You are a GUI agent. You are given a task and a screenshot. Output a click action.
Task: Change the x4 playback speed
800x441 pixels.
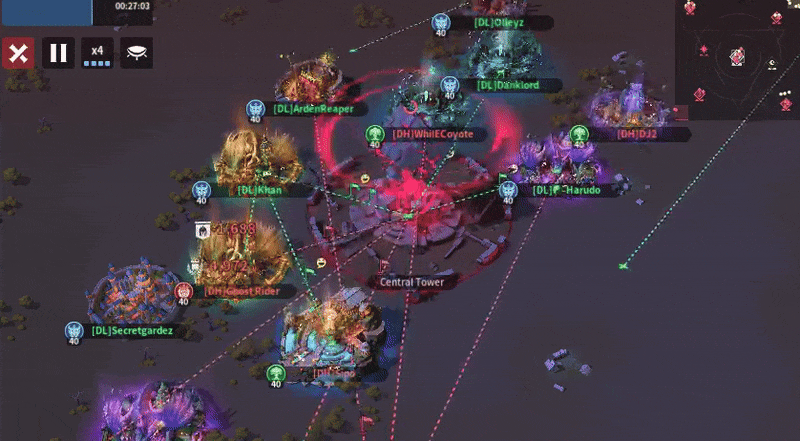[97, 53]
